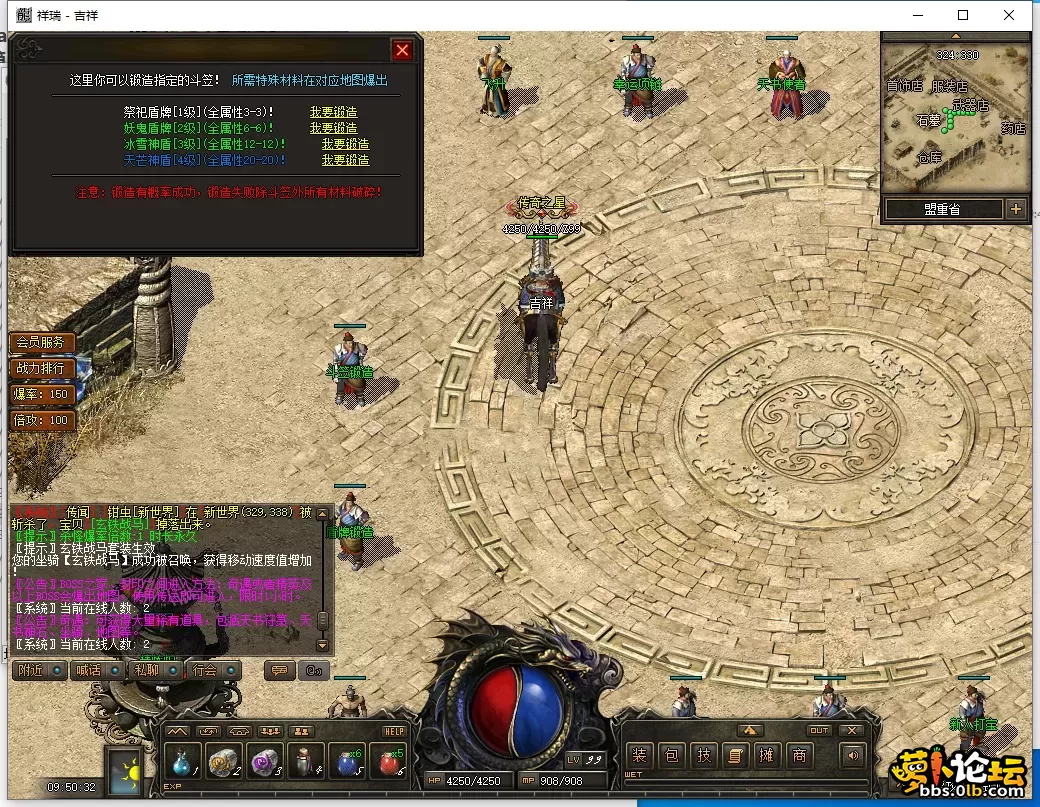The height and width of the screenshot is (807, 1040).
Task: Open the HELP panel
Action: pos(394,731)
